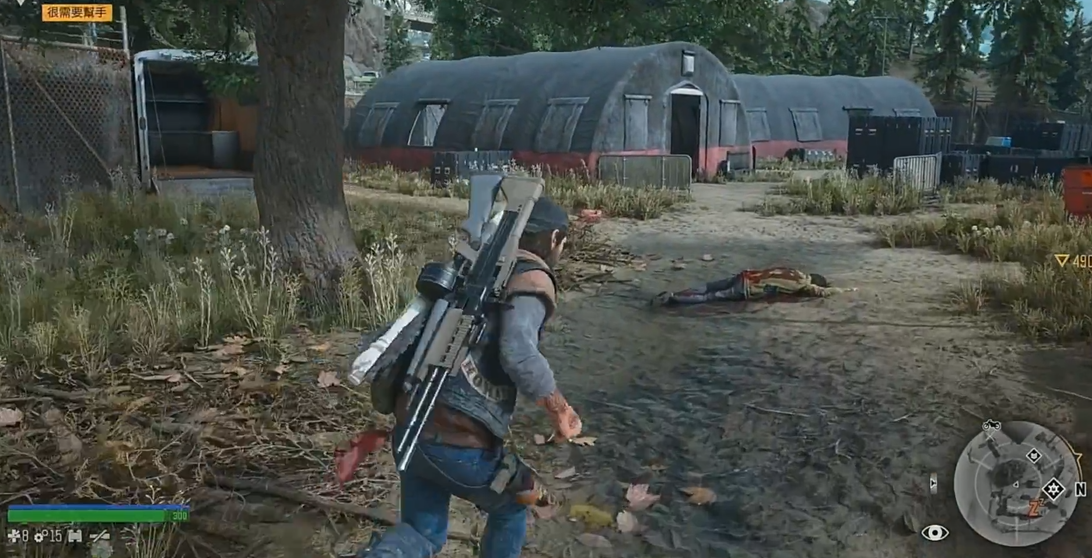Open the 很需要幫手 mission tracker
The height and width of the screenshot is (558, 1092).
[77, 13]
